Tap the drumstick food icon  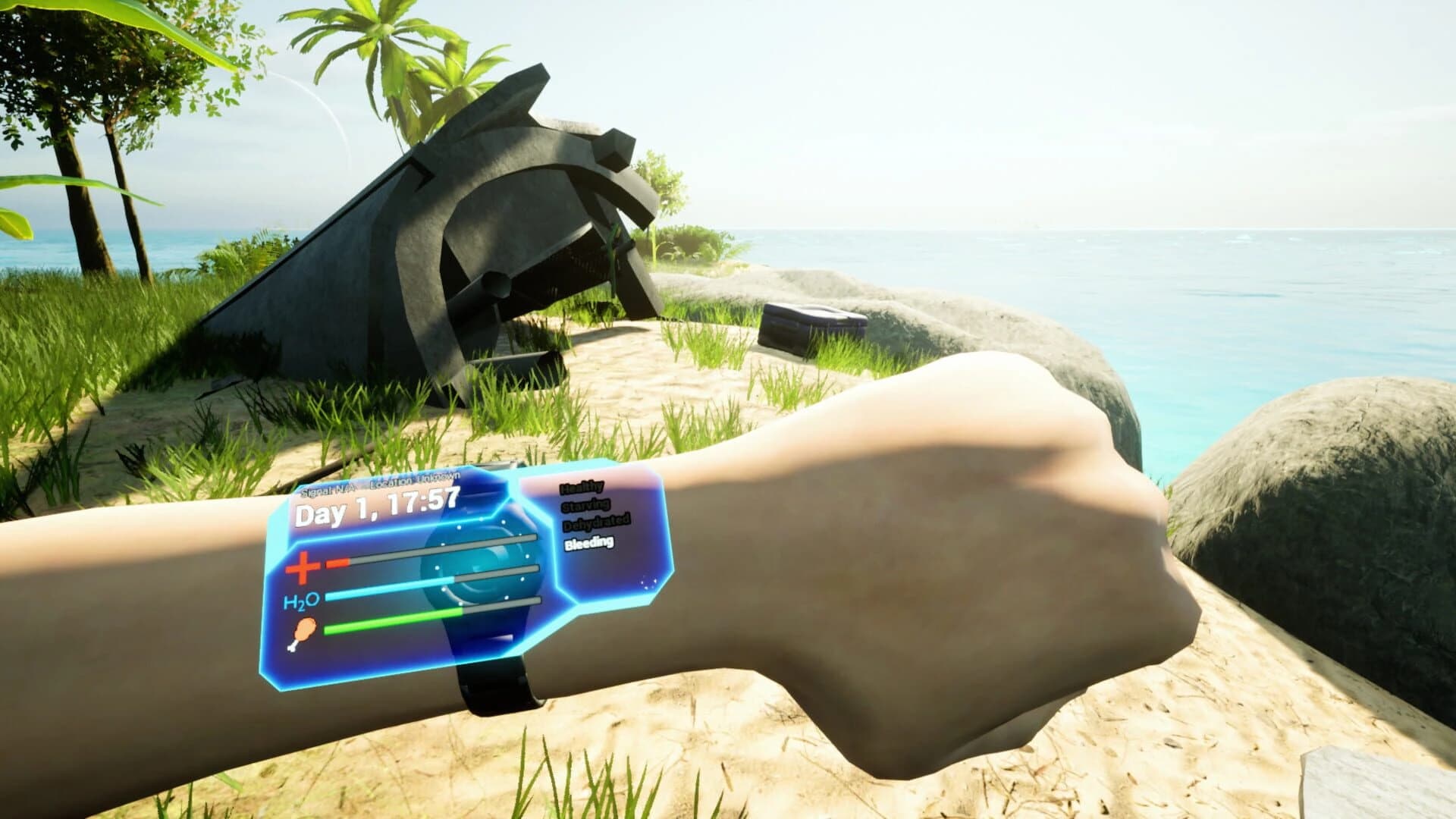click(x=303, y=632)
